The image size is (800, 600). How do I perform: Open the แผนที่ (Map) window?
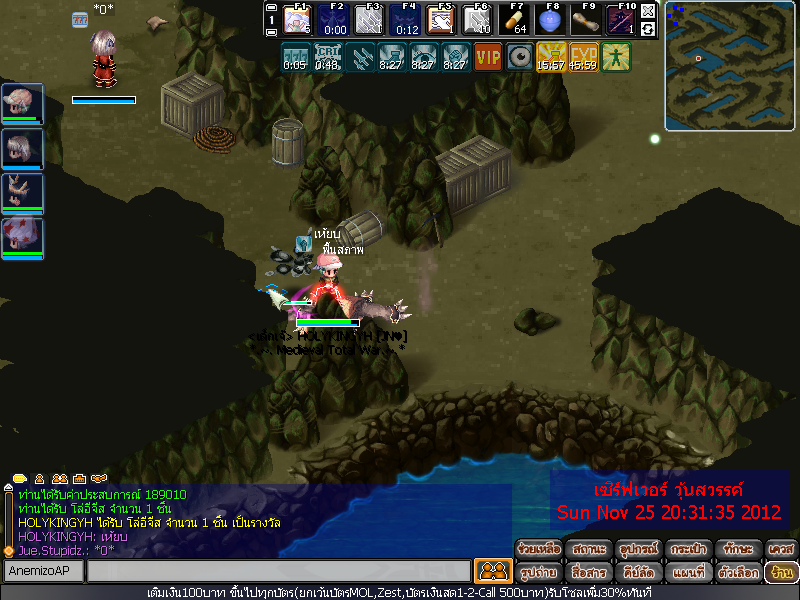point(688,573)
